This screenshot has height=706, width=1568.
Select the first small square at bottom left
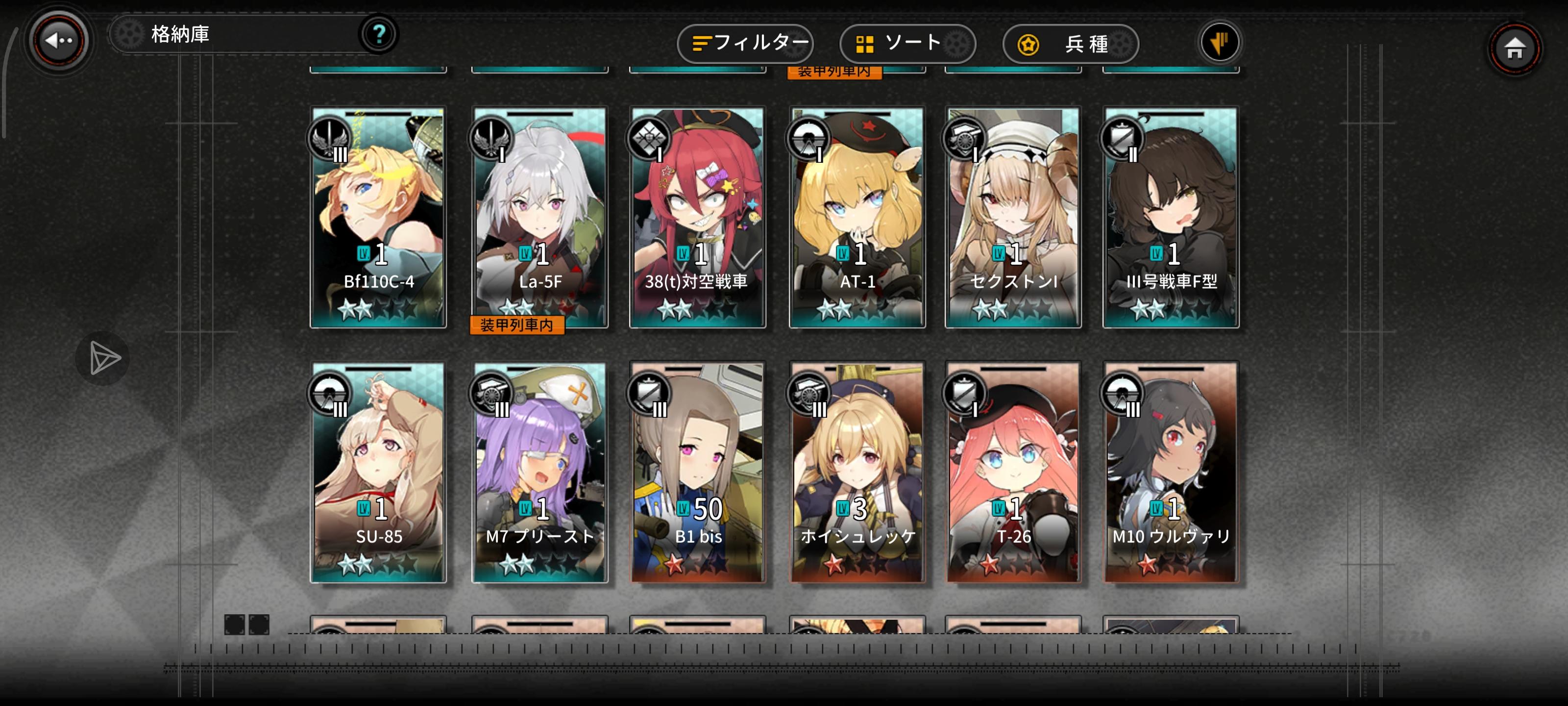(235, 625)
